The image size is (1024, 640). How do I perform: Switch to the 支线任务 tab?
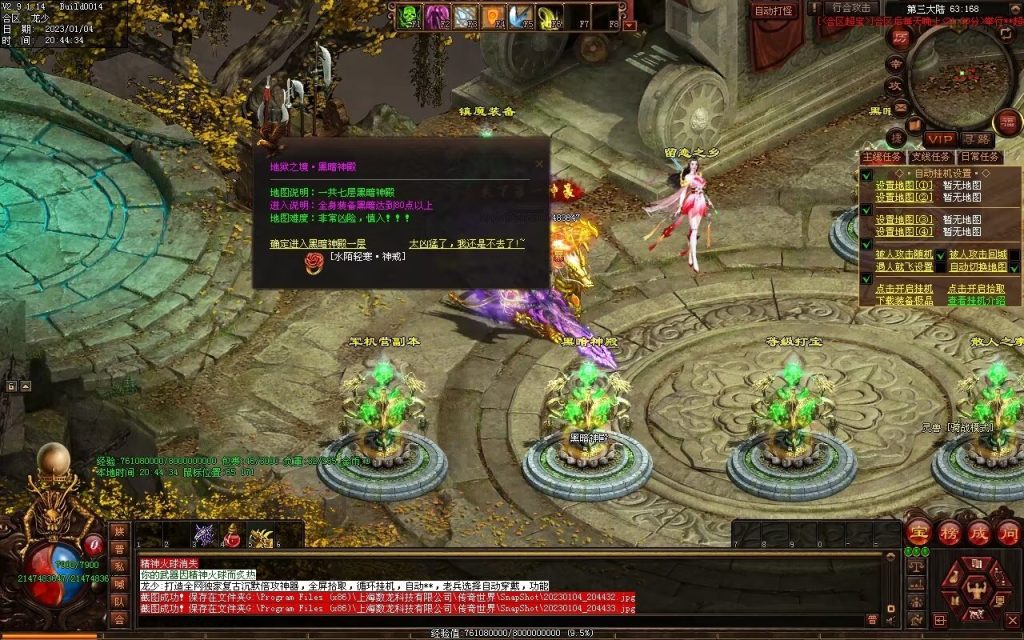931,156
